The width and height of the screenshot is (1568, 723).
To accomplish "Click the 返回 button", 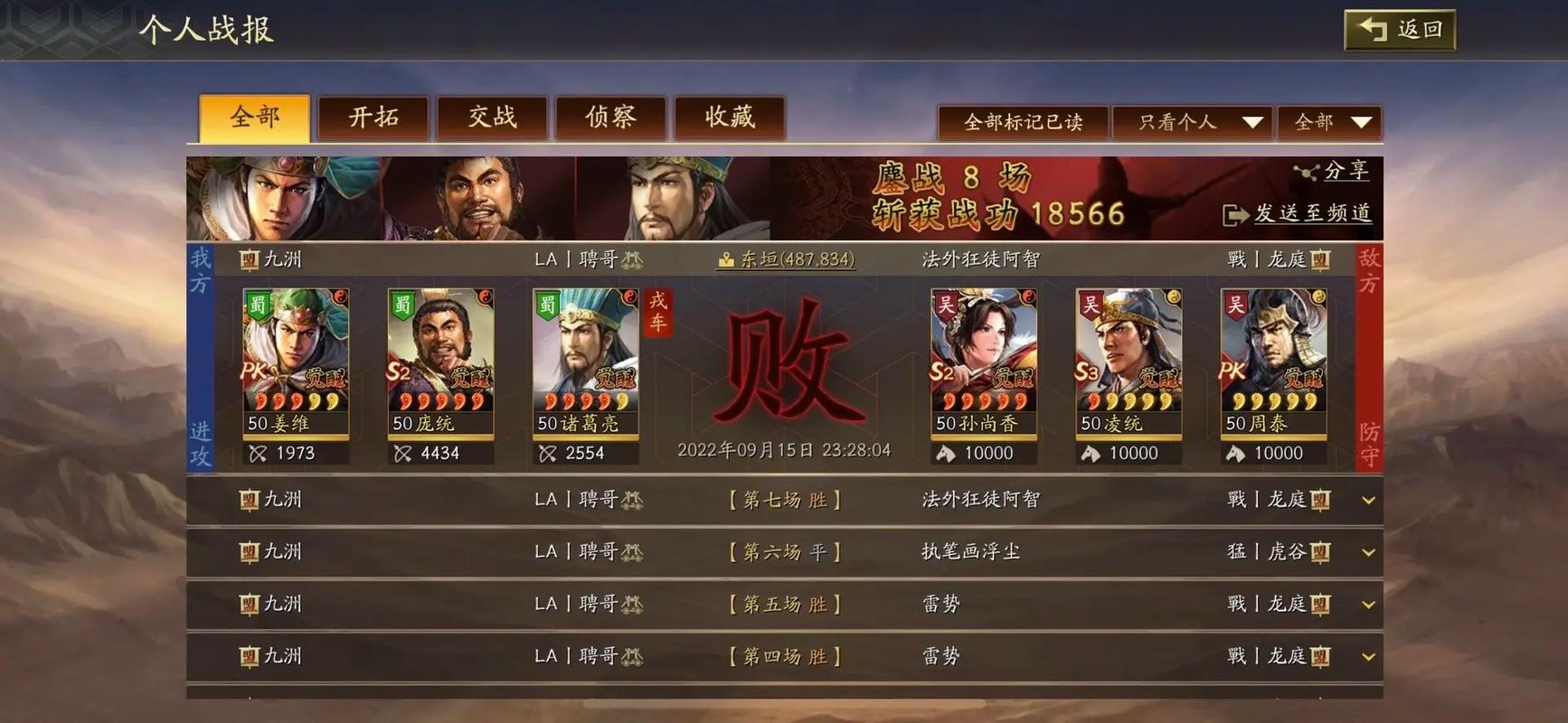I will coord(1398,29).
